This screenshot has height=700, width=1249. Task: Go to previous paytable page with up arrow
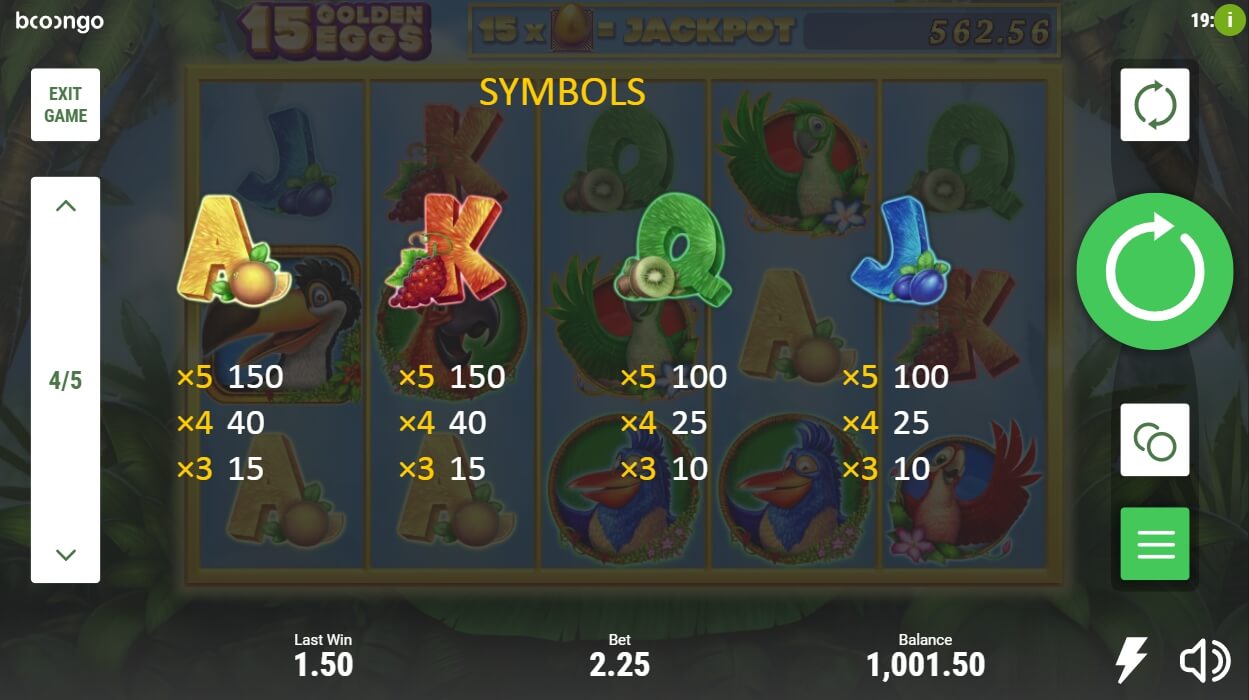(x=66, y=207)
